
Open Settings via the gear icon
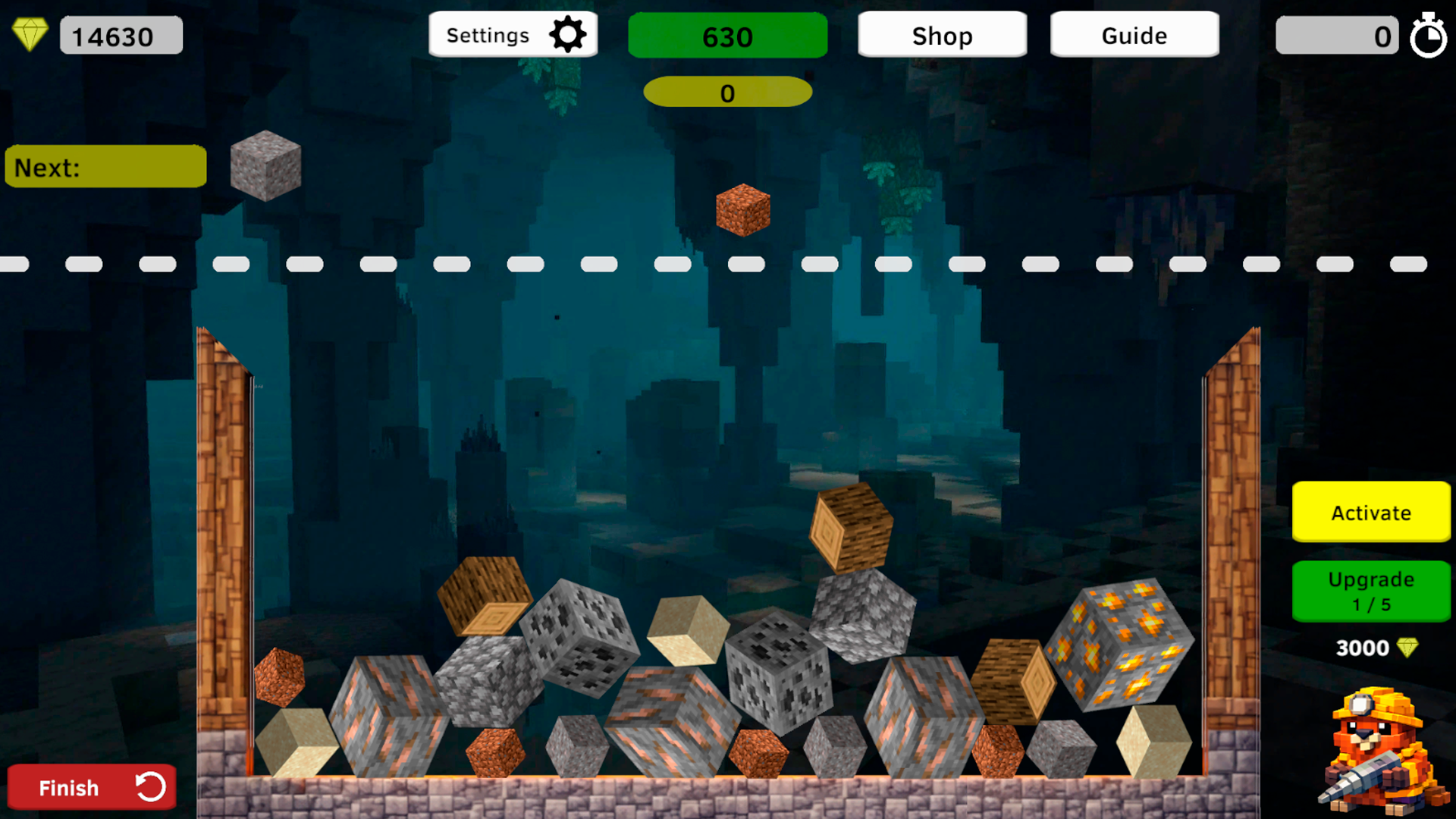click(566, 34)
